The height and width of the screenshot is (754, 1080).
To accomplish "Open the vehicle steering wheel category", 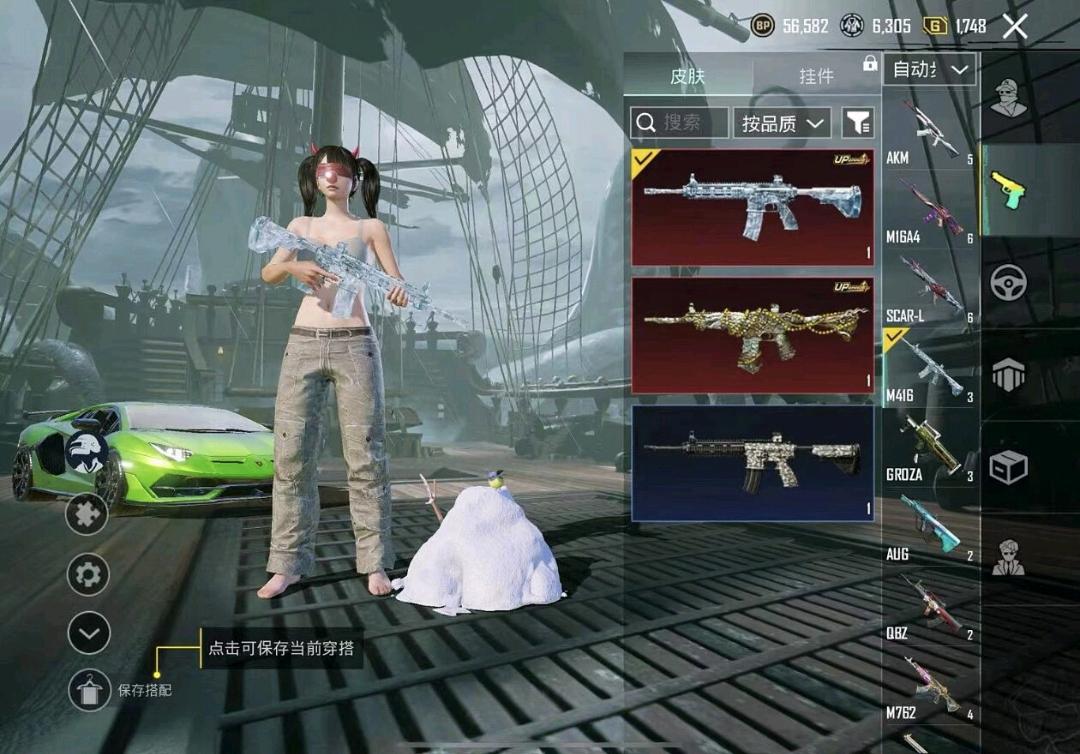I will [1008, 282].
